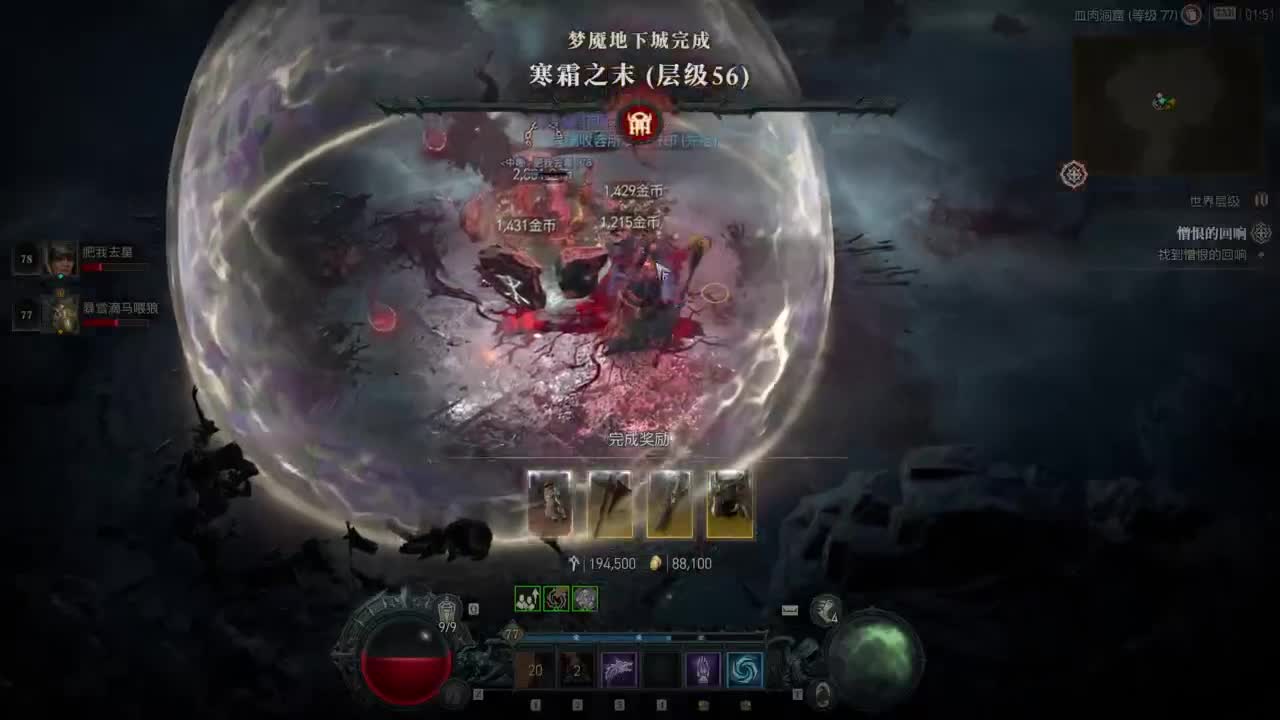The width and height of the screenshot is (1280, 720).
Task: Select the Hurricane skill icon
Action: [745, 670]
